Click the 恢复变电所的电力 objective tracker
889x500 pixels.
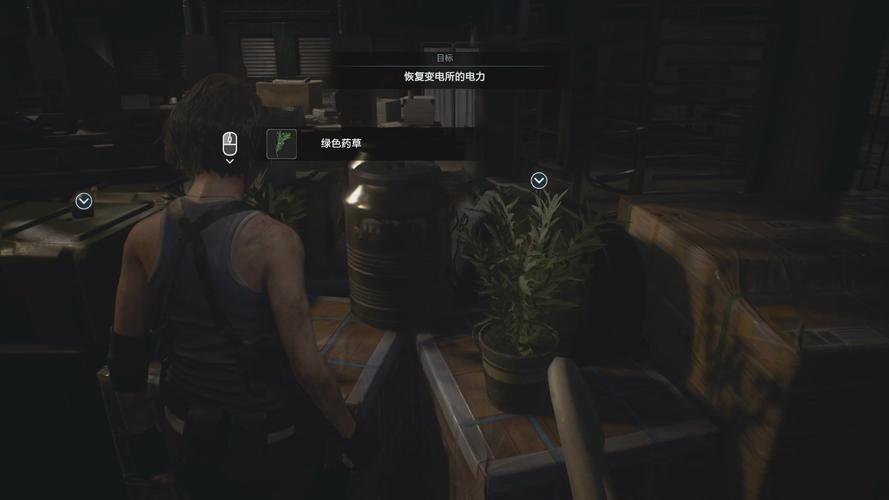click(444, 76)
